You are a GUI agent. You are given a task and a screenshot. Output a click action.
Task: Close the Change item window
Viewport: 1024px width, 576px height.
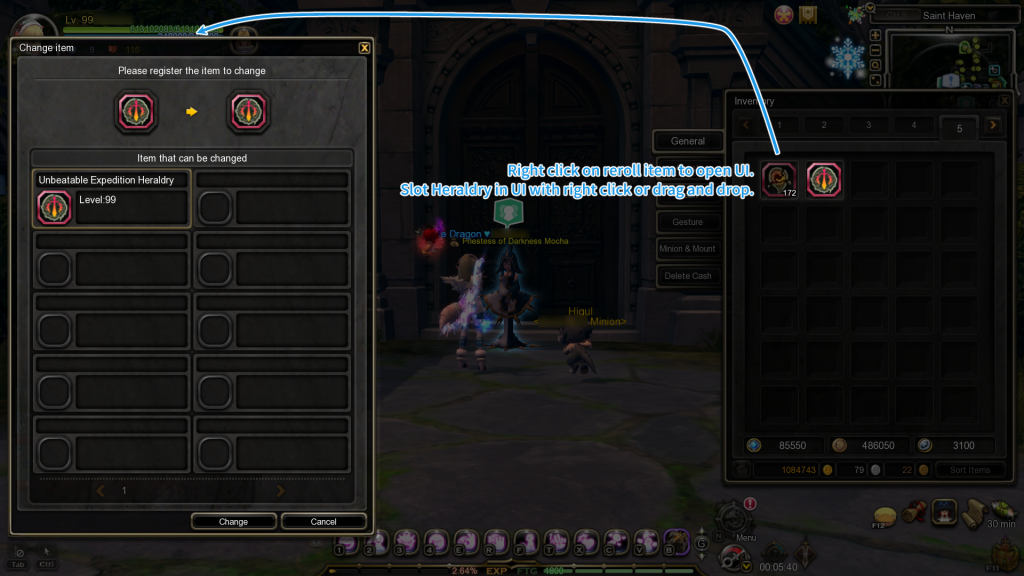pos(364,47)
